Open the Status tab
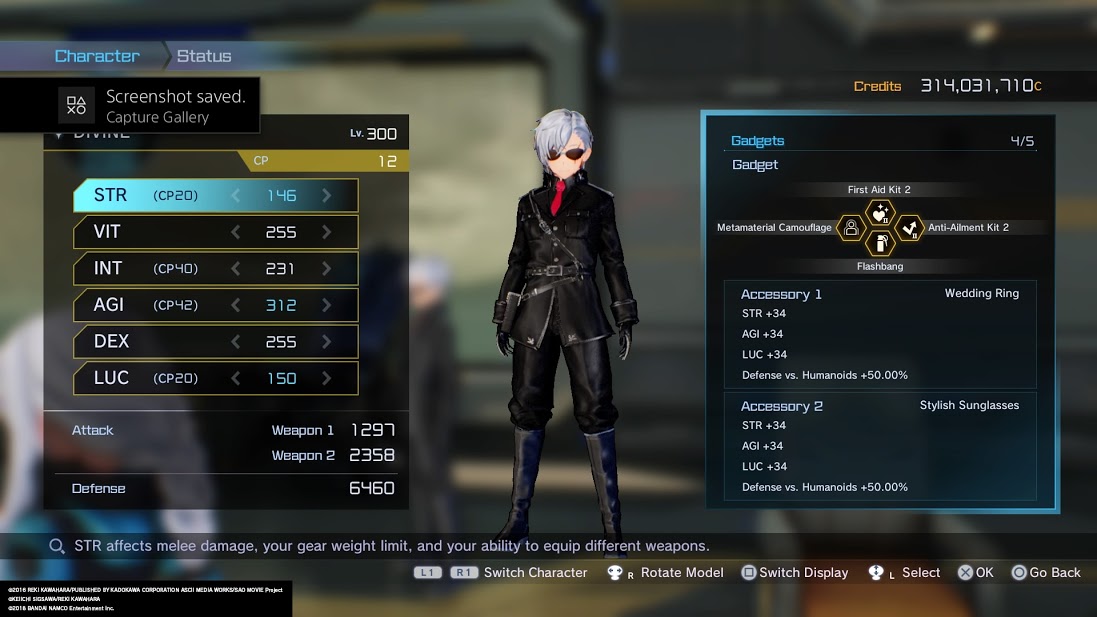The height and width of the screenshot is (617, 1097). 204,56
